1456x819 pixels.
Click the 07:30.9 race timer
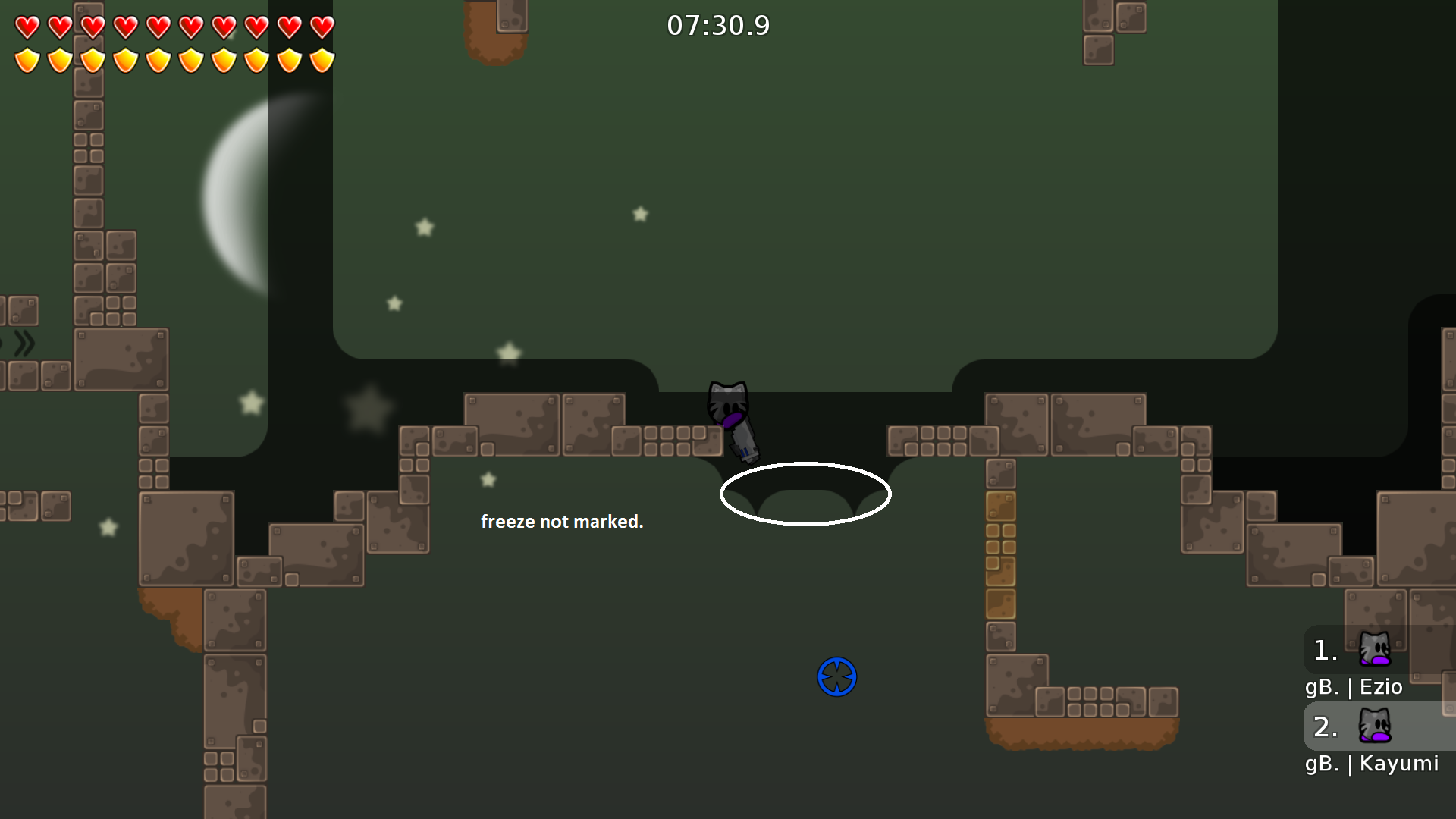pyautogui.click(x=717, y=25)
